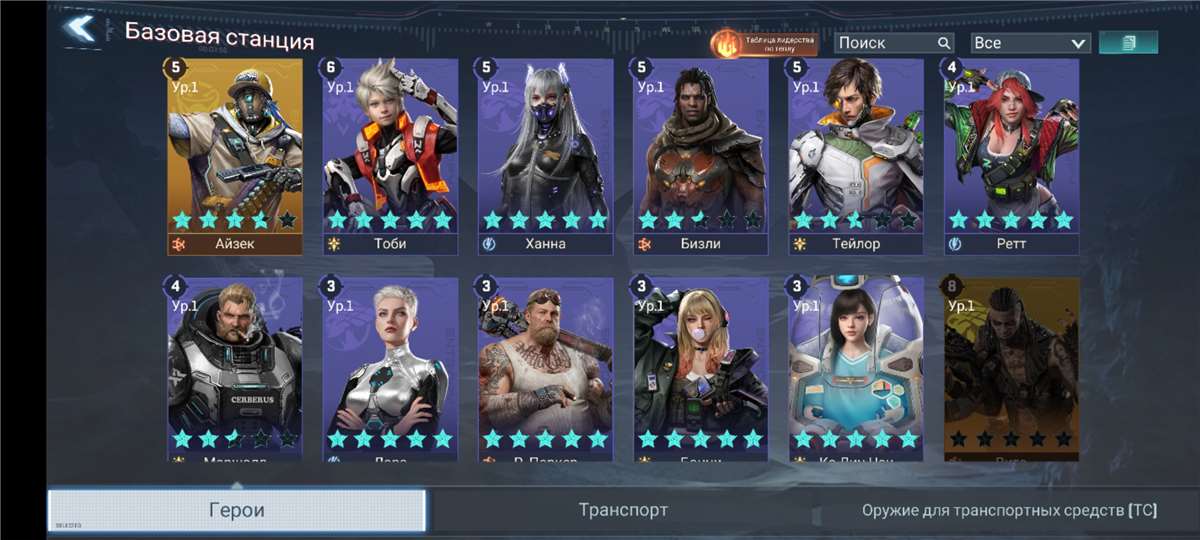This screenshot has height=540, width=1200.
Task: Select the tattooed bearded hero with goggles
Action: [x=545, y=368]
